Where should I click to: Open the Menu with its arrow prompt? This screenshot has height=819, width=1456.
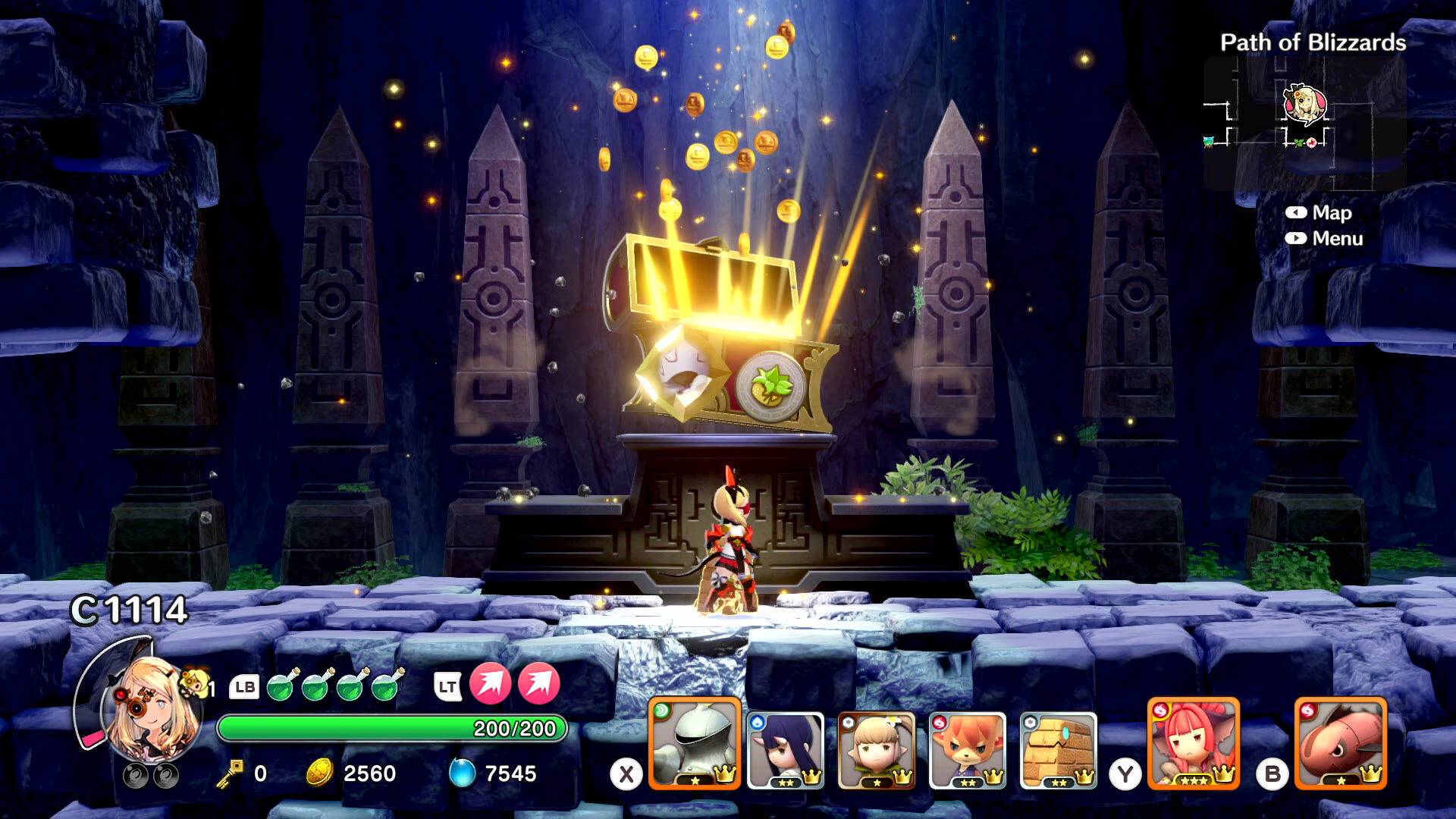(x=1298, y=239)
